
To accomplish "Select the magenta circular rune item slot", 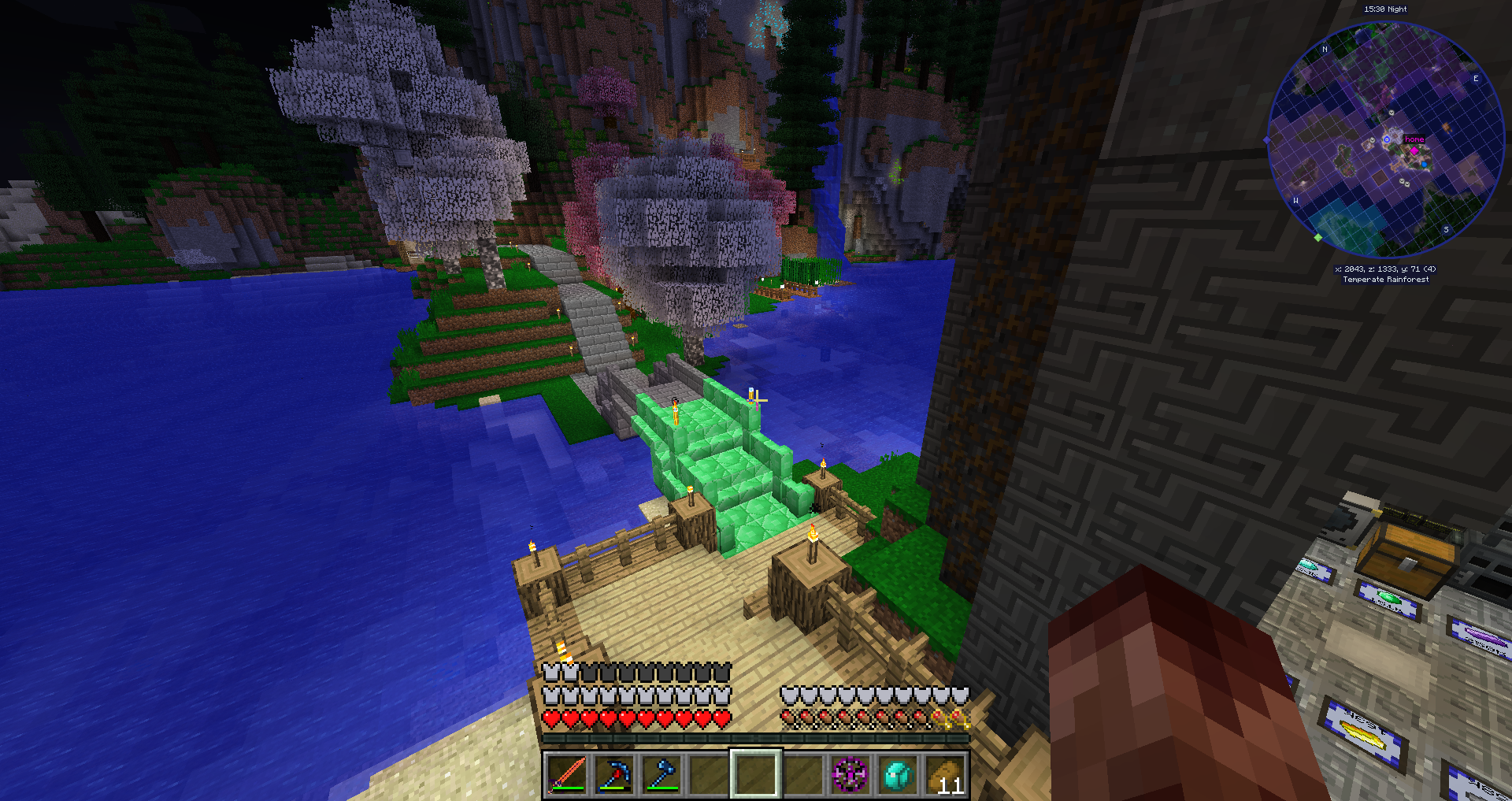I will 850,775.
